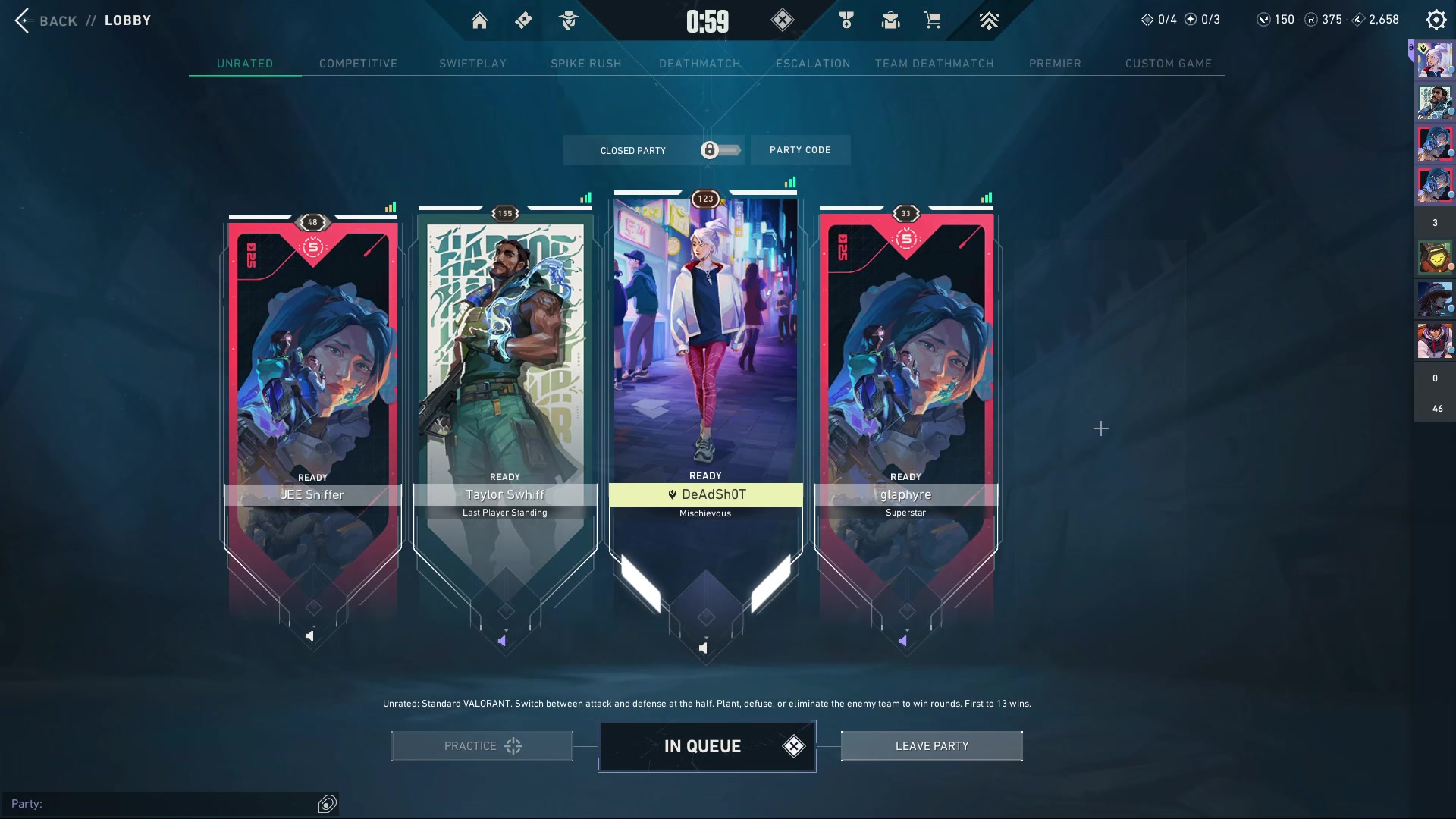Open the store cart icon
The image size is (1456, 819).
tap(932, 20)
